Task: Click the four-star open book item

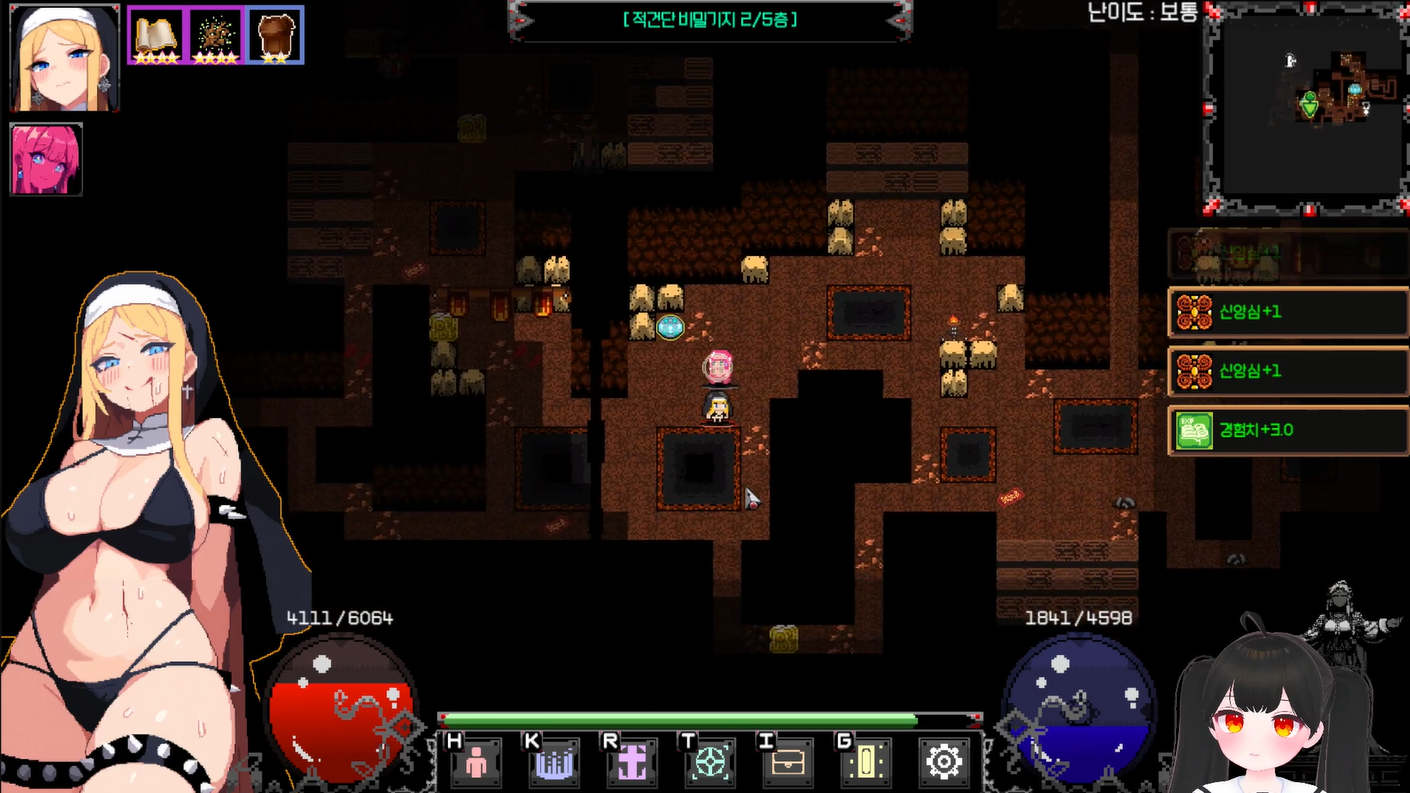Action: pos(155,36)
